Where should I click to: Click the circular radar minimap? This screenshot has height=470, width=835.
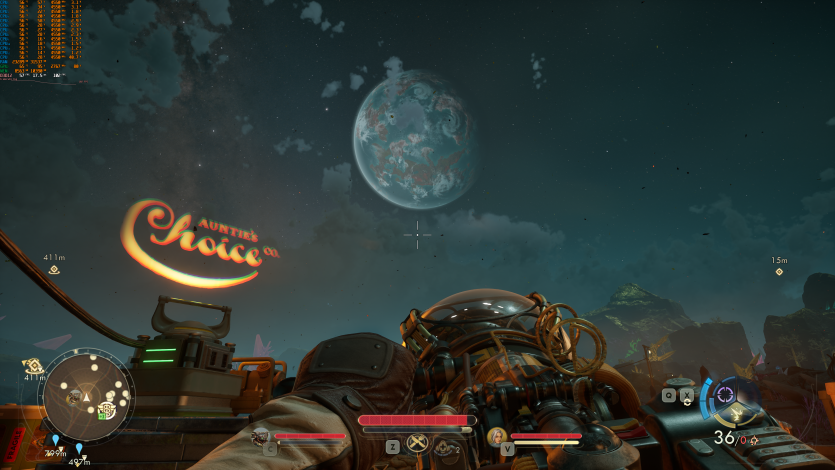point(85,395)
